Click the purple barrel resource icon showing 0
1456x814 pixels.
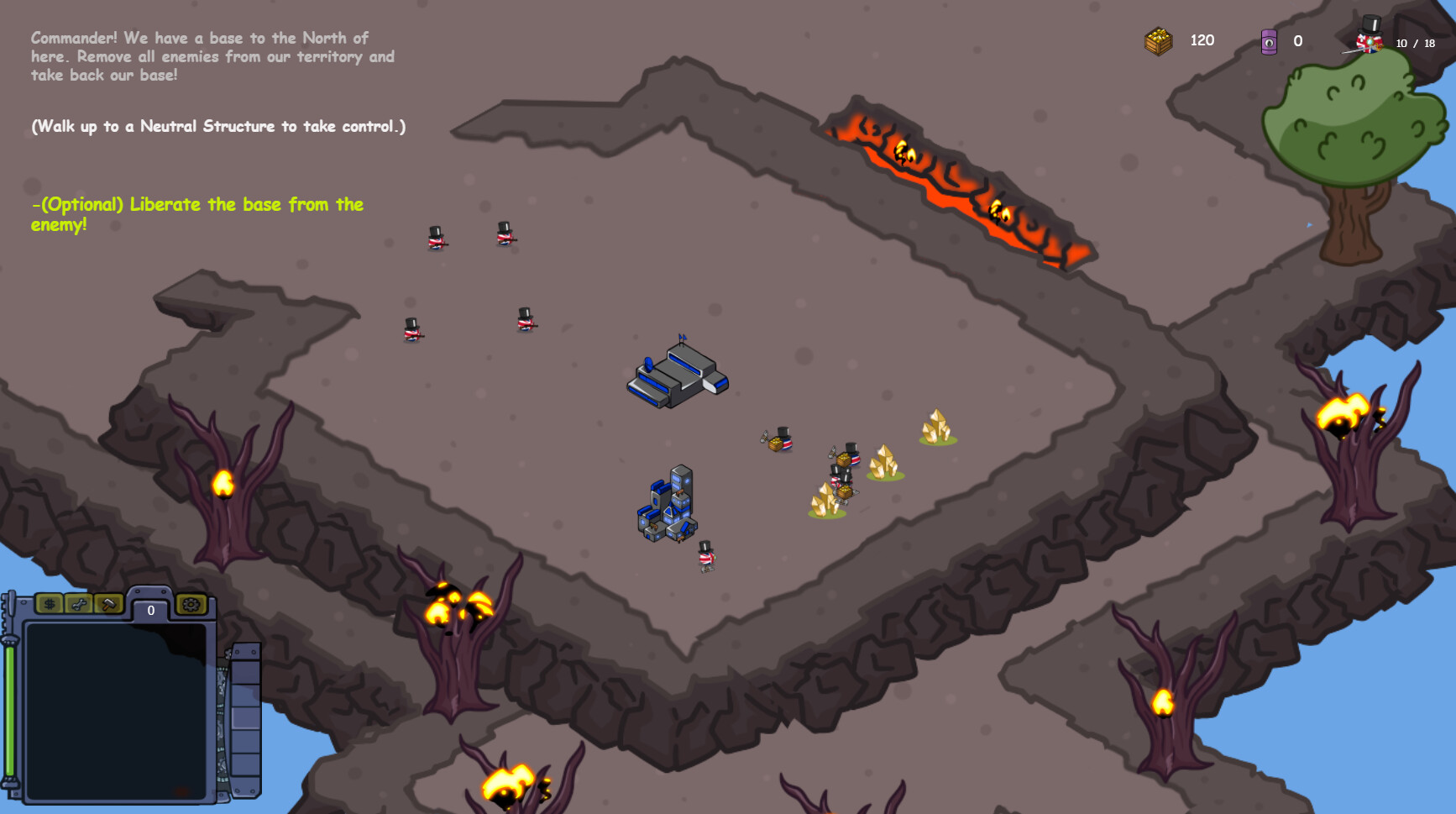coord(1268,40)
